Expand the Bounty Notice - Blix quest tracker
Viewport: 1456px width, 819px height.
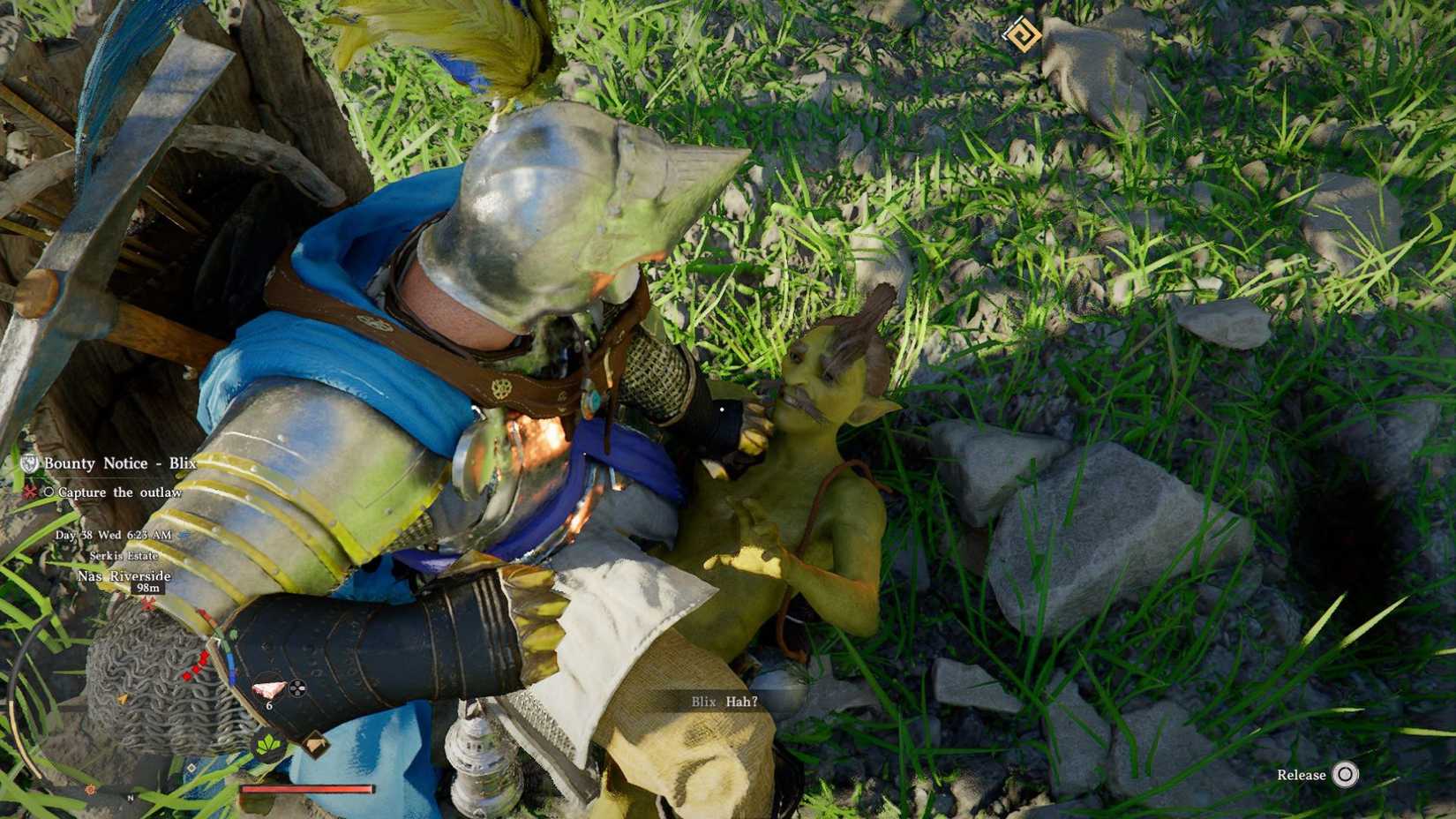point(120,463)
